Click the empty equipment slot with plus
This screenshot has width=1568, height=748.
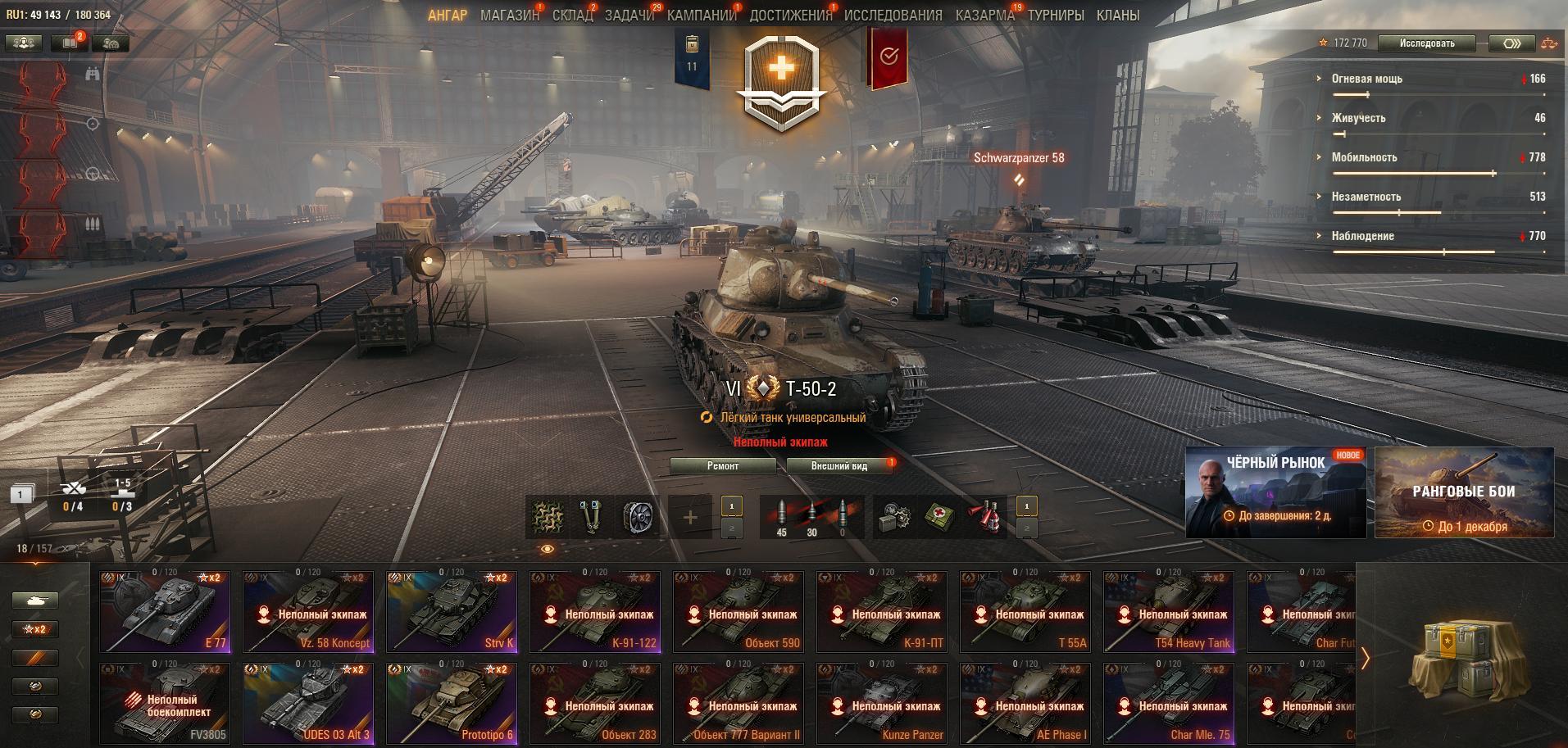[690, 517]
